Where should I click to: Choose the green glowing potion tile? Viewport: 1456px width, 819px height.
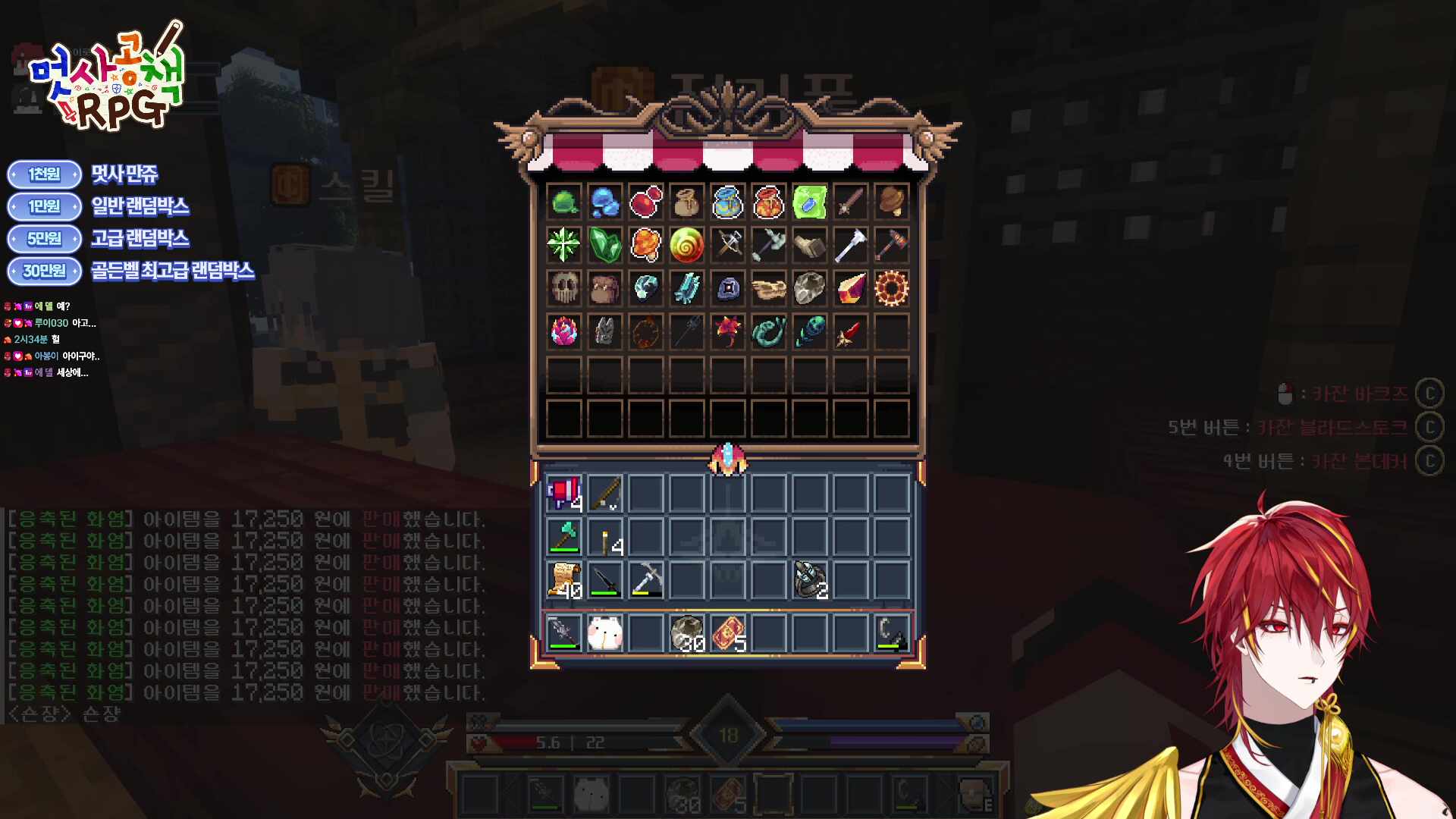809,202
